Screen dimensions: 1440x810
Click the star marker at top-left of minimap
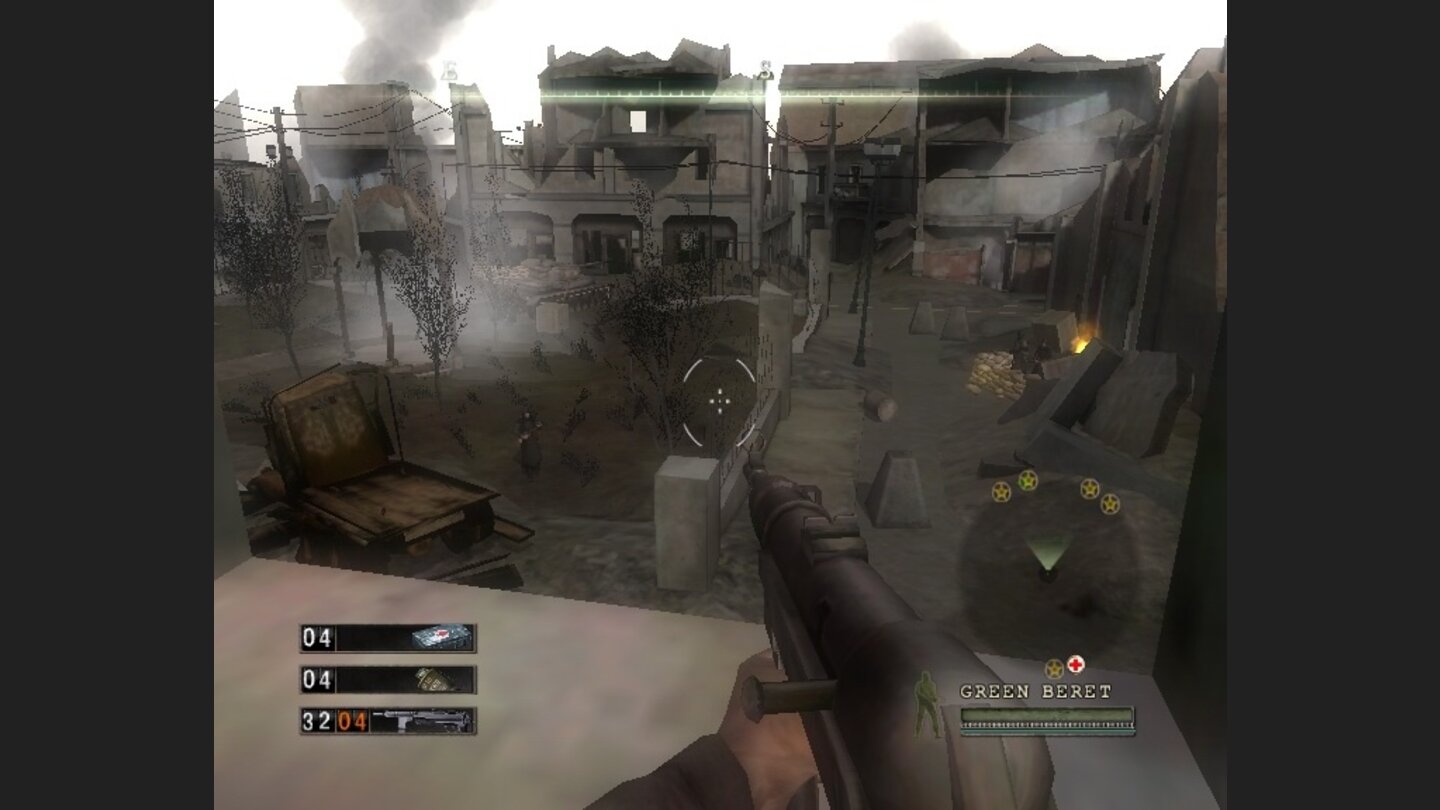[1000, 491]
